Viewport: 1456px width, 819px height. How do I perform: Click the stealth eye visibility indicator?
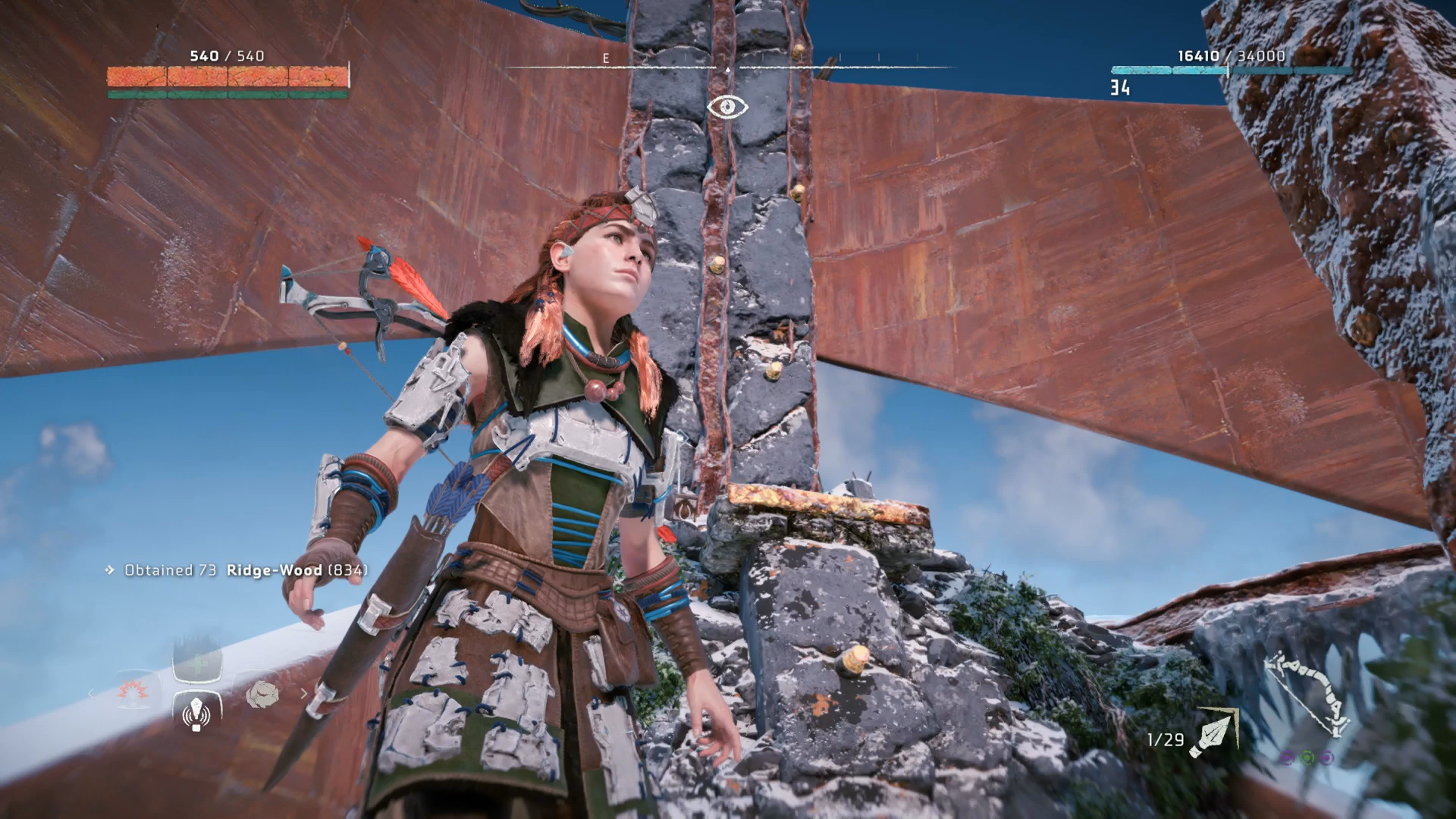click(x=727, y=106)
